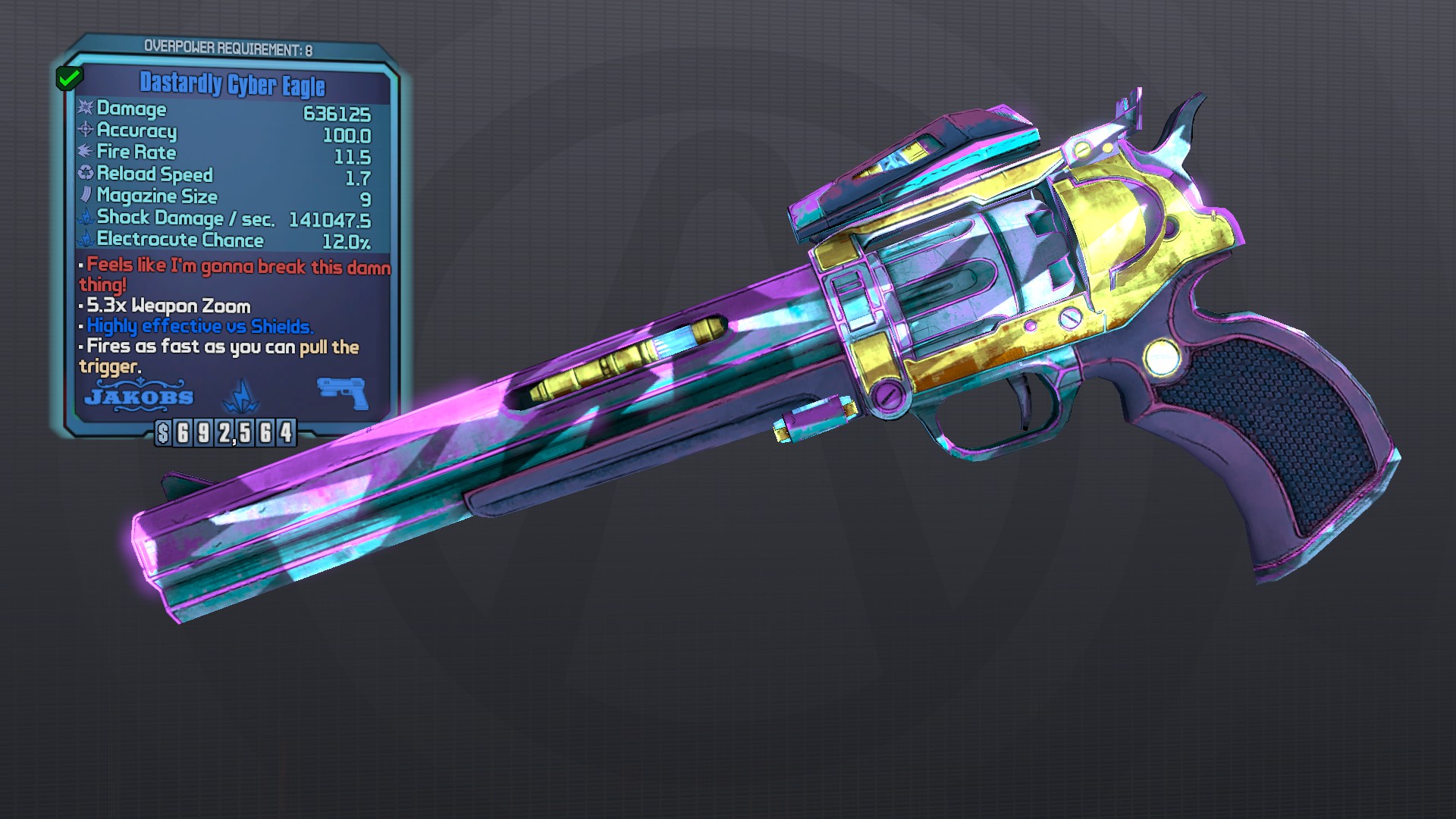Select the Dastardly Cyber Eagle item card title

point(232,84)
